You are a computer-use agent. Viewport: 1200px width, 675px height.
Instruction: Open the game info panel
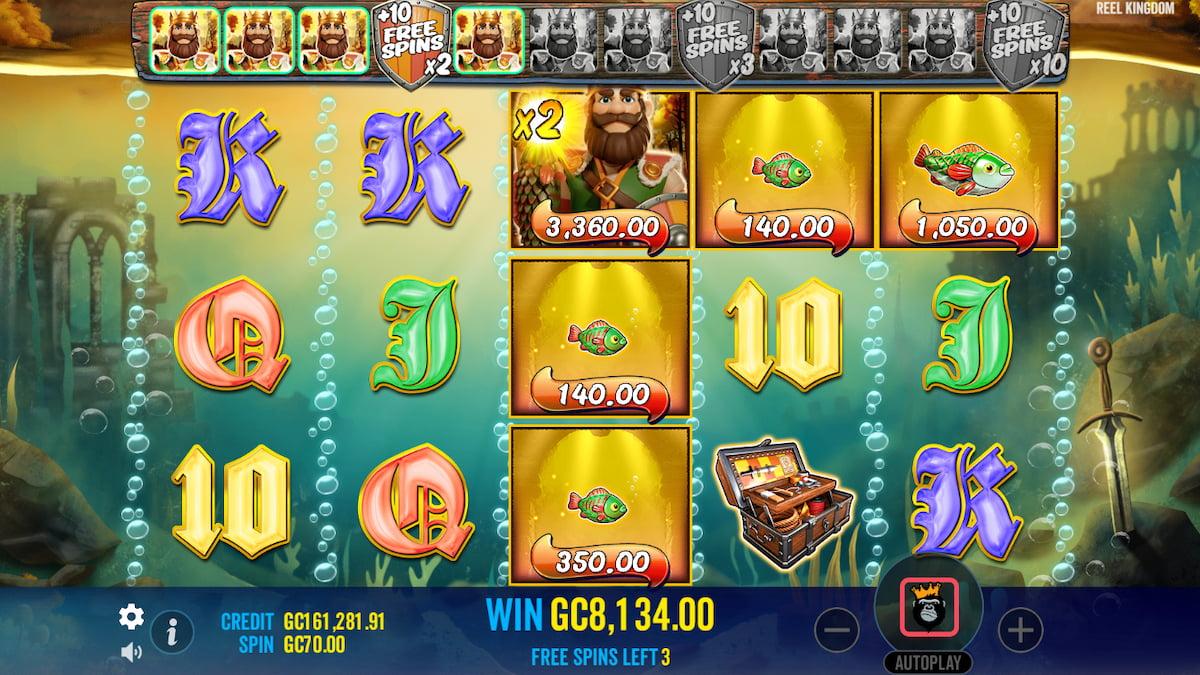[172, 631]
